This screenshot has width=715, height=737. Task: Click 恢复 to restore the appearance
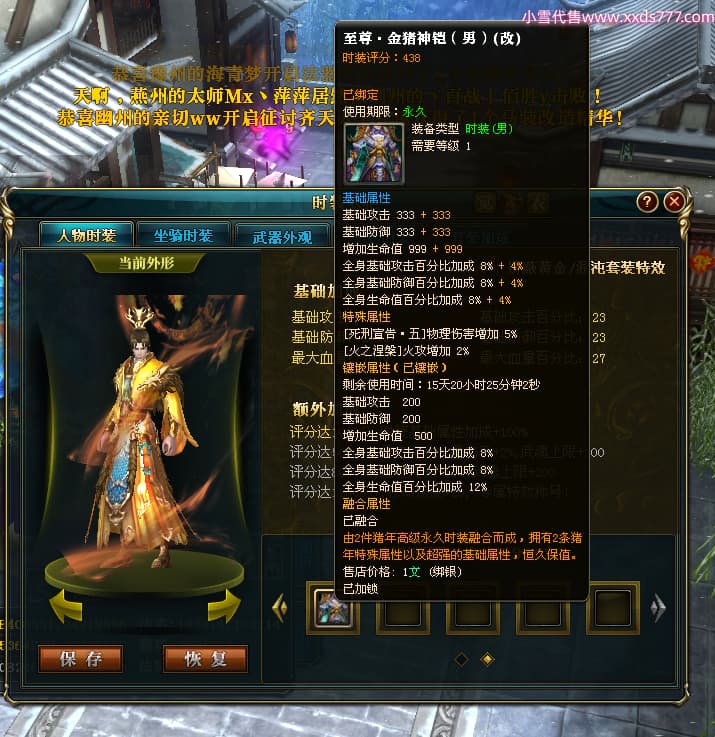click(206, 658)
